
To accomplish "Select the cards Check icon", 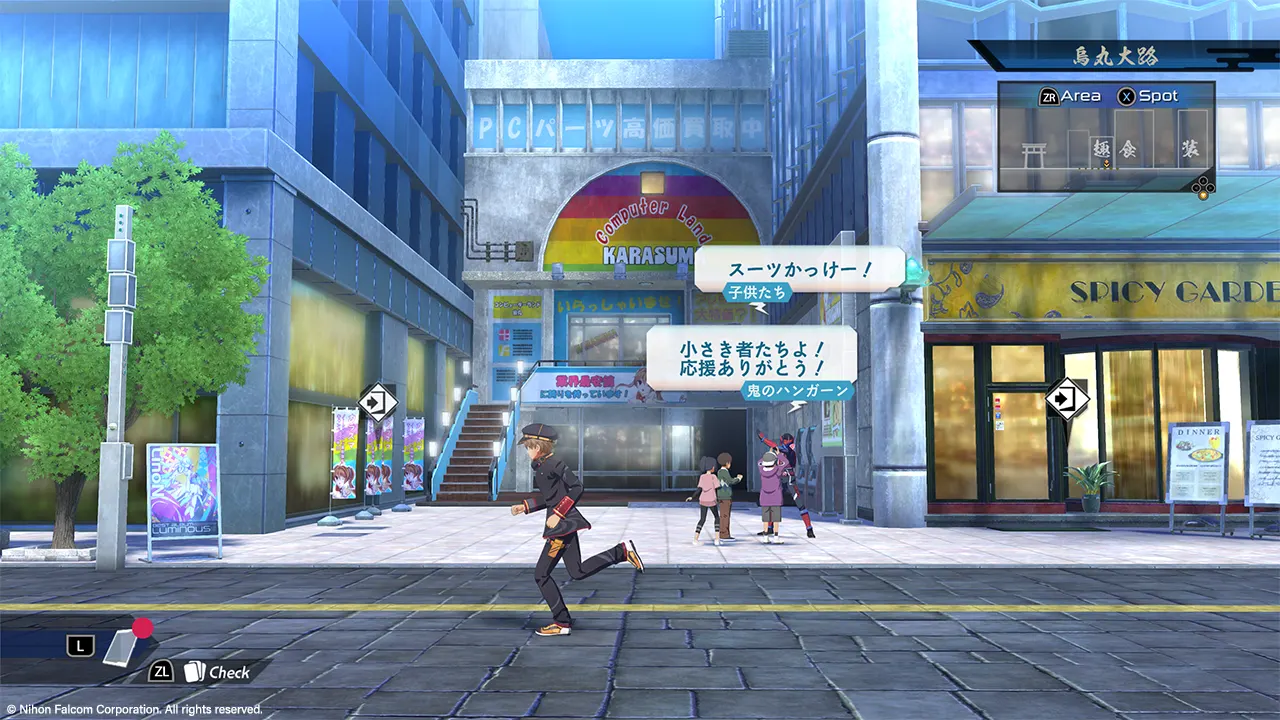I will tap(194, 672).
